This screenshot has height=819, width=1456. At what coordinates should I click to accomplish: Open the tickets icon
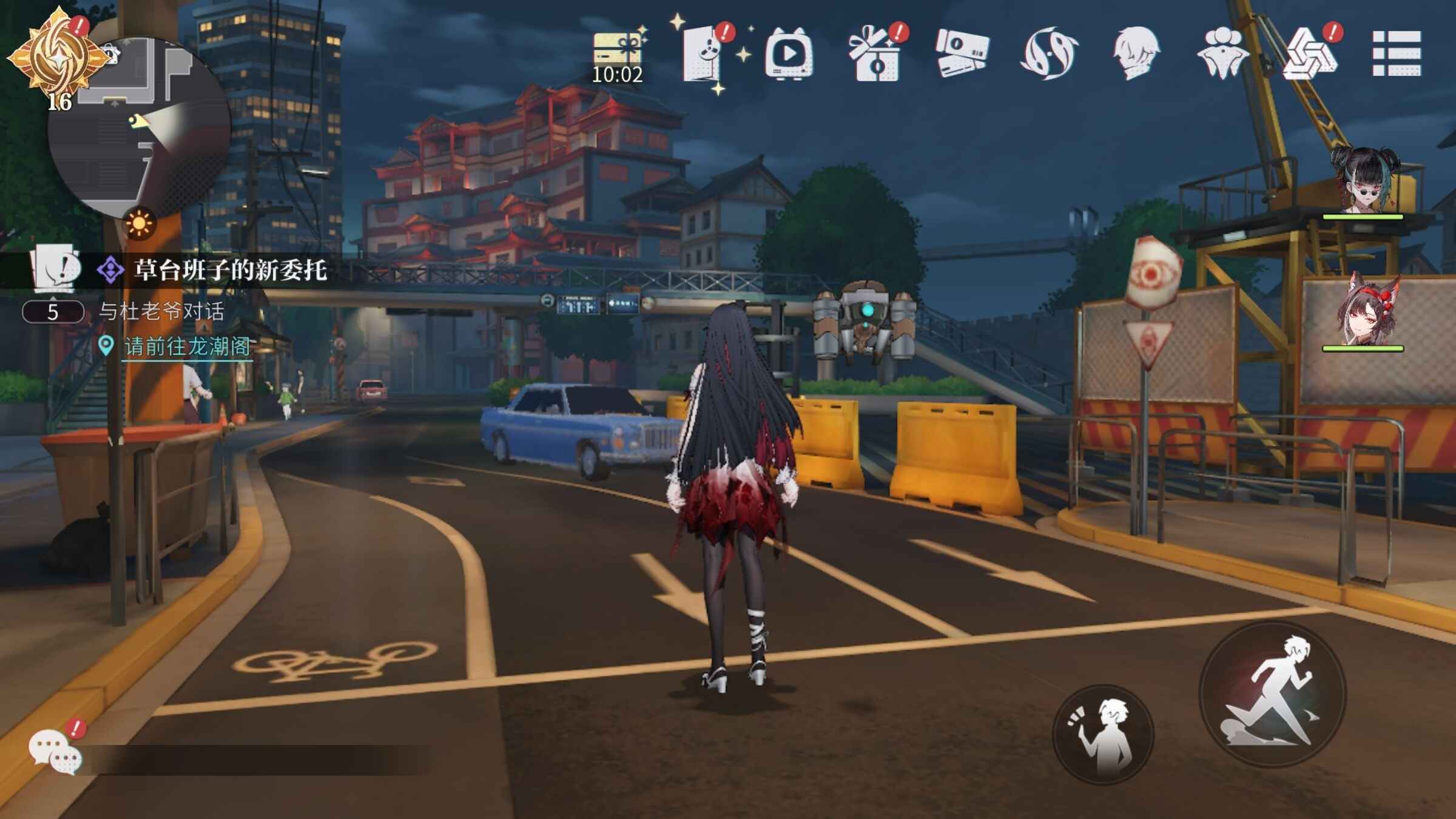click(962, 53)
